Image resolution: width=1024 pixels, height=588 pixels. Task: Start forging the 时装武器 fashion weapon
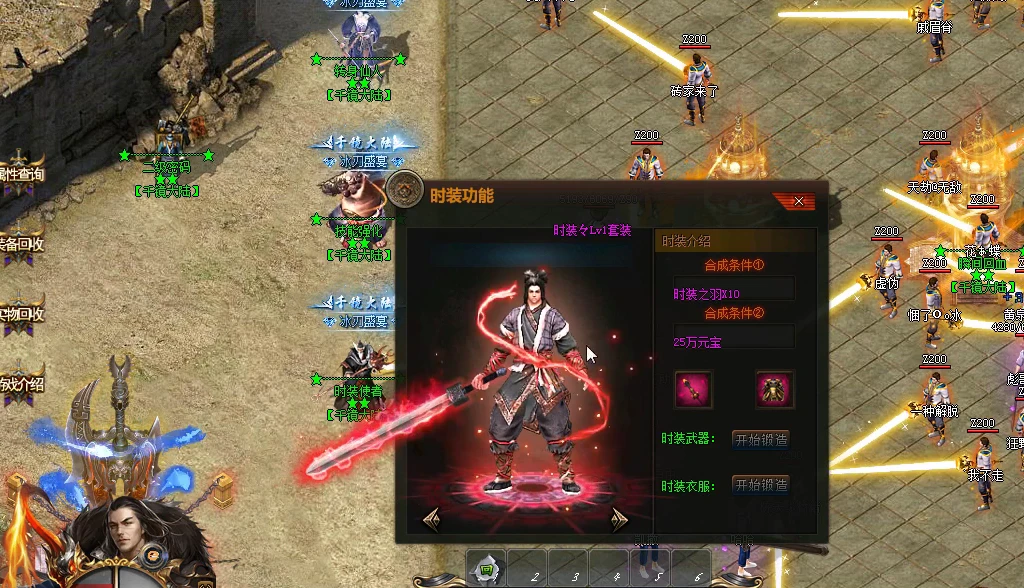pos(761,439)
